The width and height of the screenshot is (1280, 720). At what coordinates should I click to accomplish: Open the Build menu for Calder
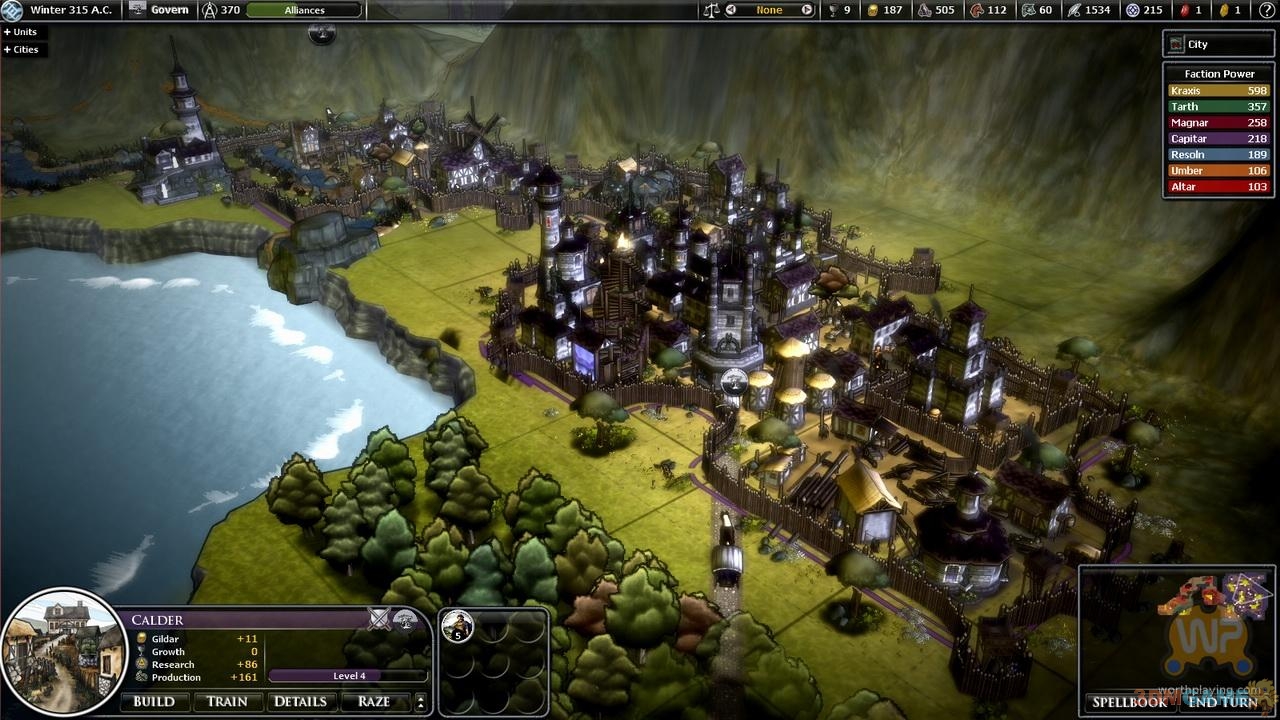point(154,701)
